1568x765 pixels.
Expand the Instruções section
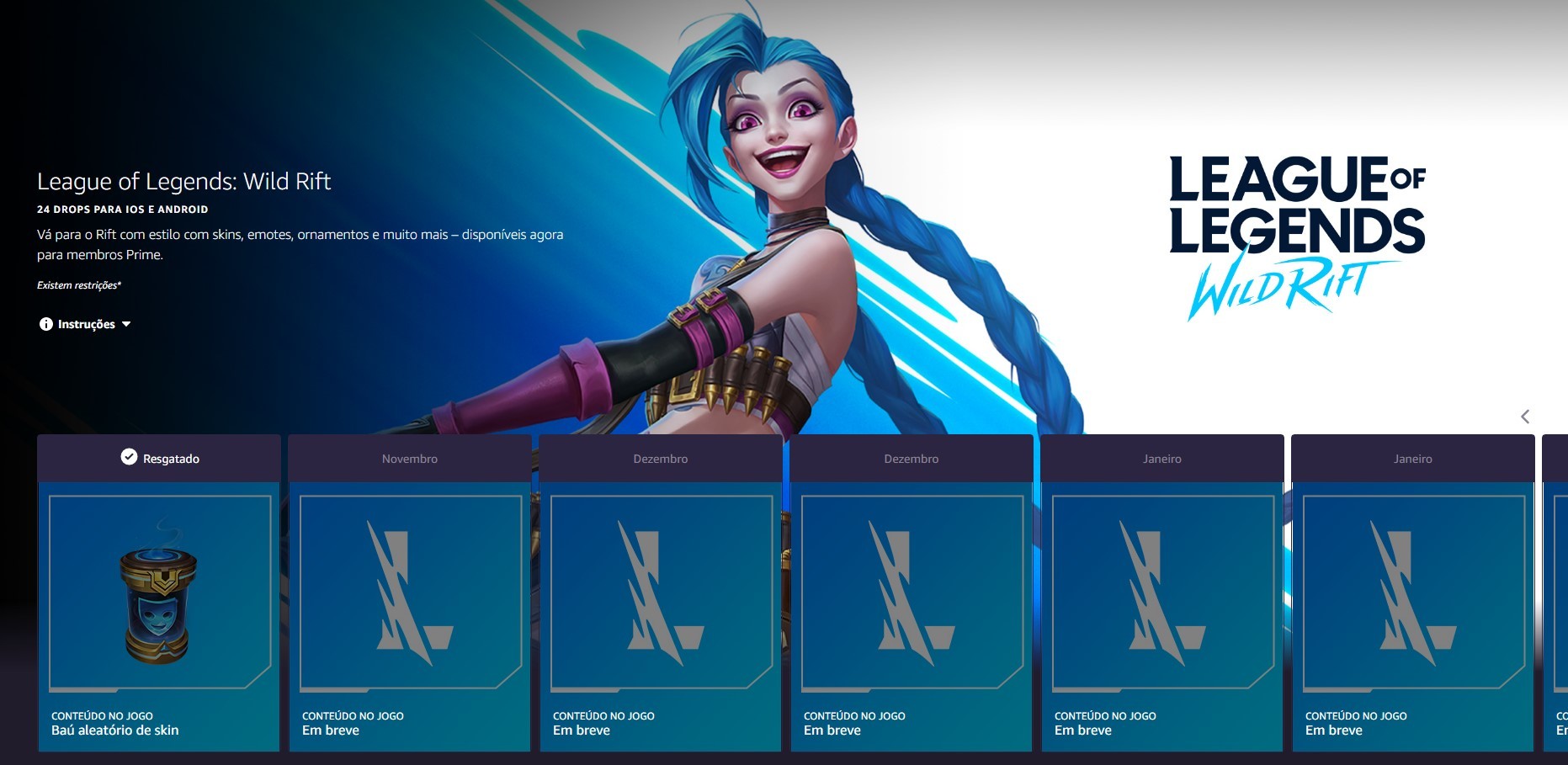[x=86, y=323]
